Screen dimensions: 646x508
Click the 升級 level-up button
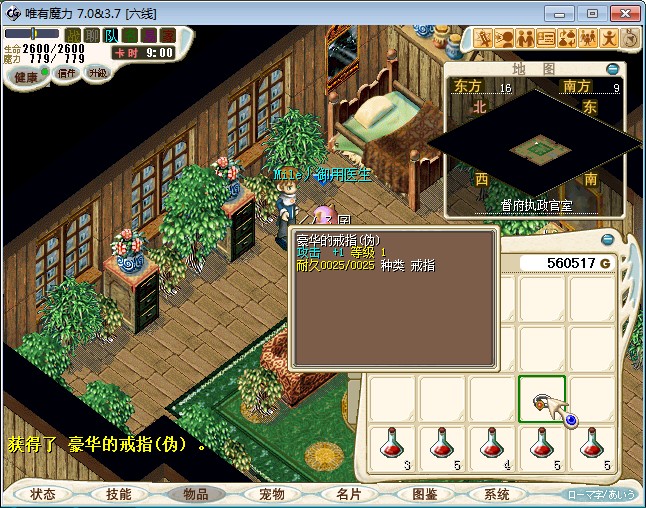[x=98, y=73]
